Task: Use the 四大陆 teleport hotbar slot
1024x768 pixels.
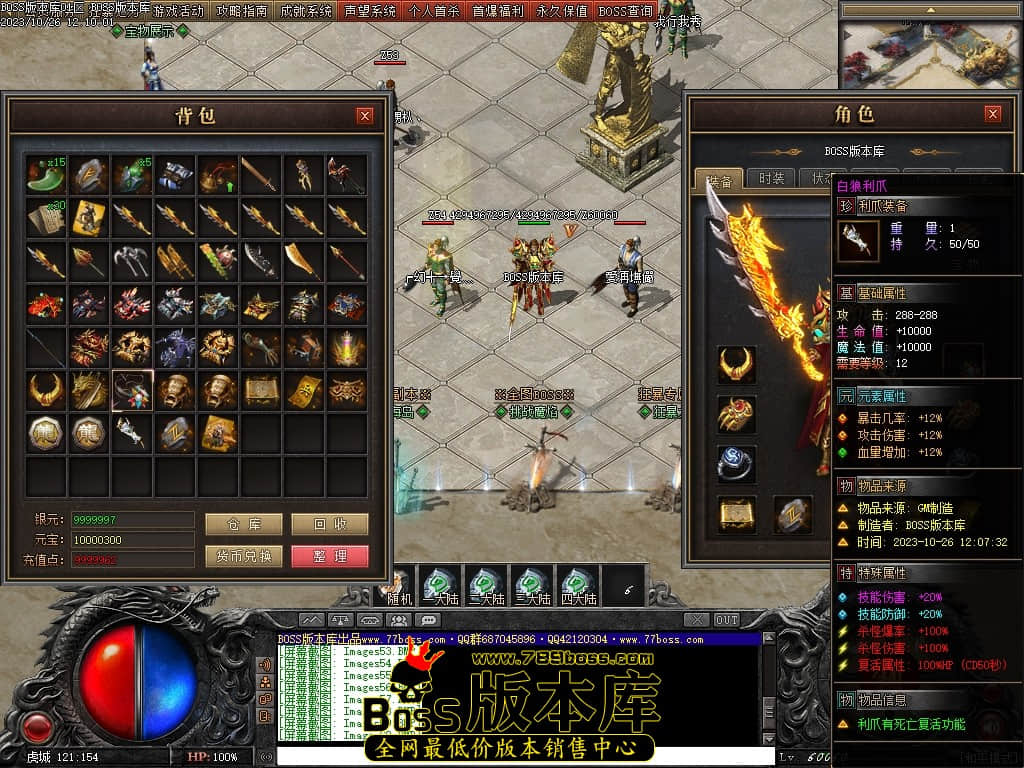Action: point(578,585)
